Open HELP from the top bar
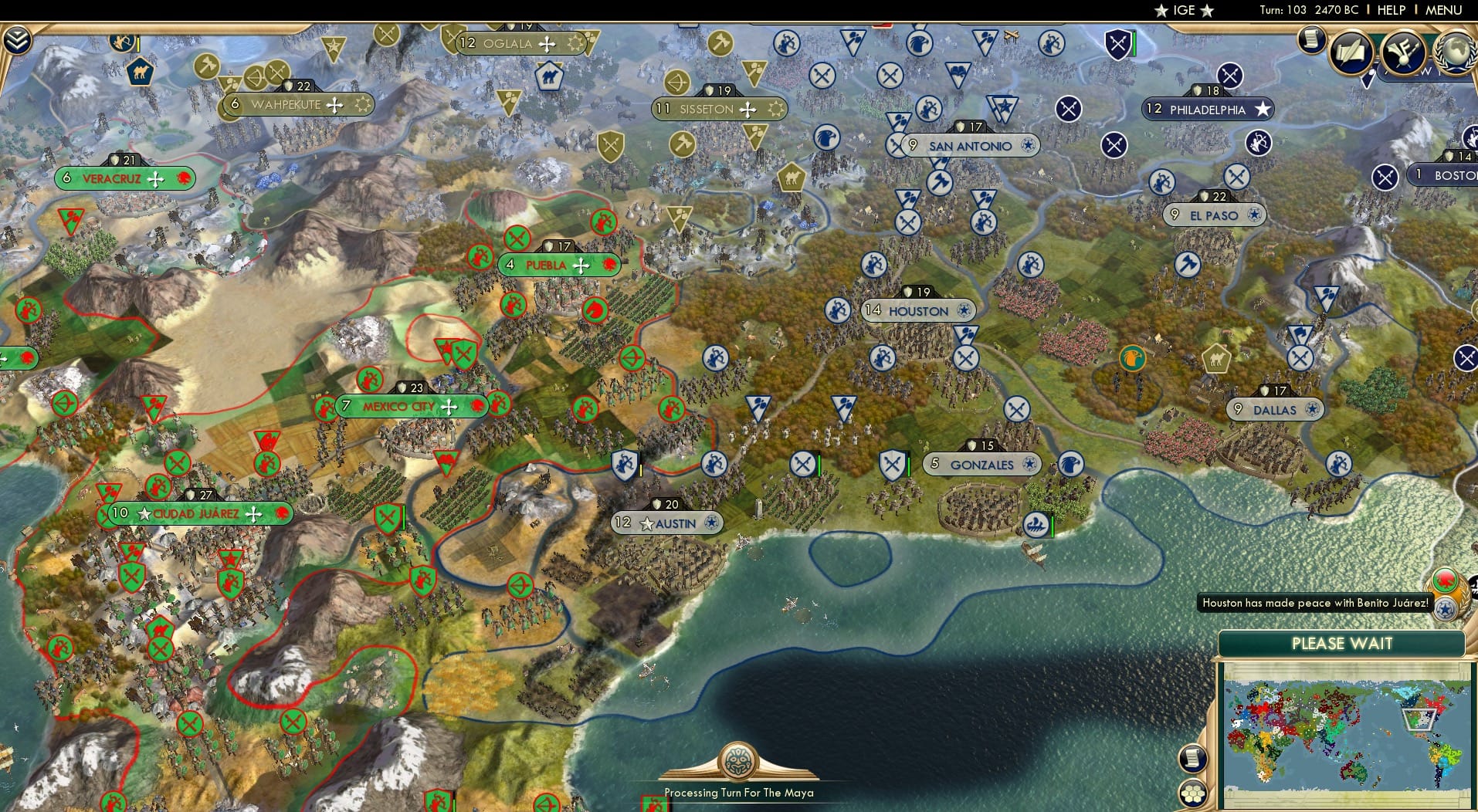1478x812 pixels. click(1390, 10)
